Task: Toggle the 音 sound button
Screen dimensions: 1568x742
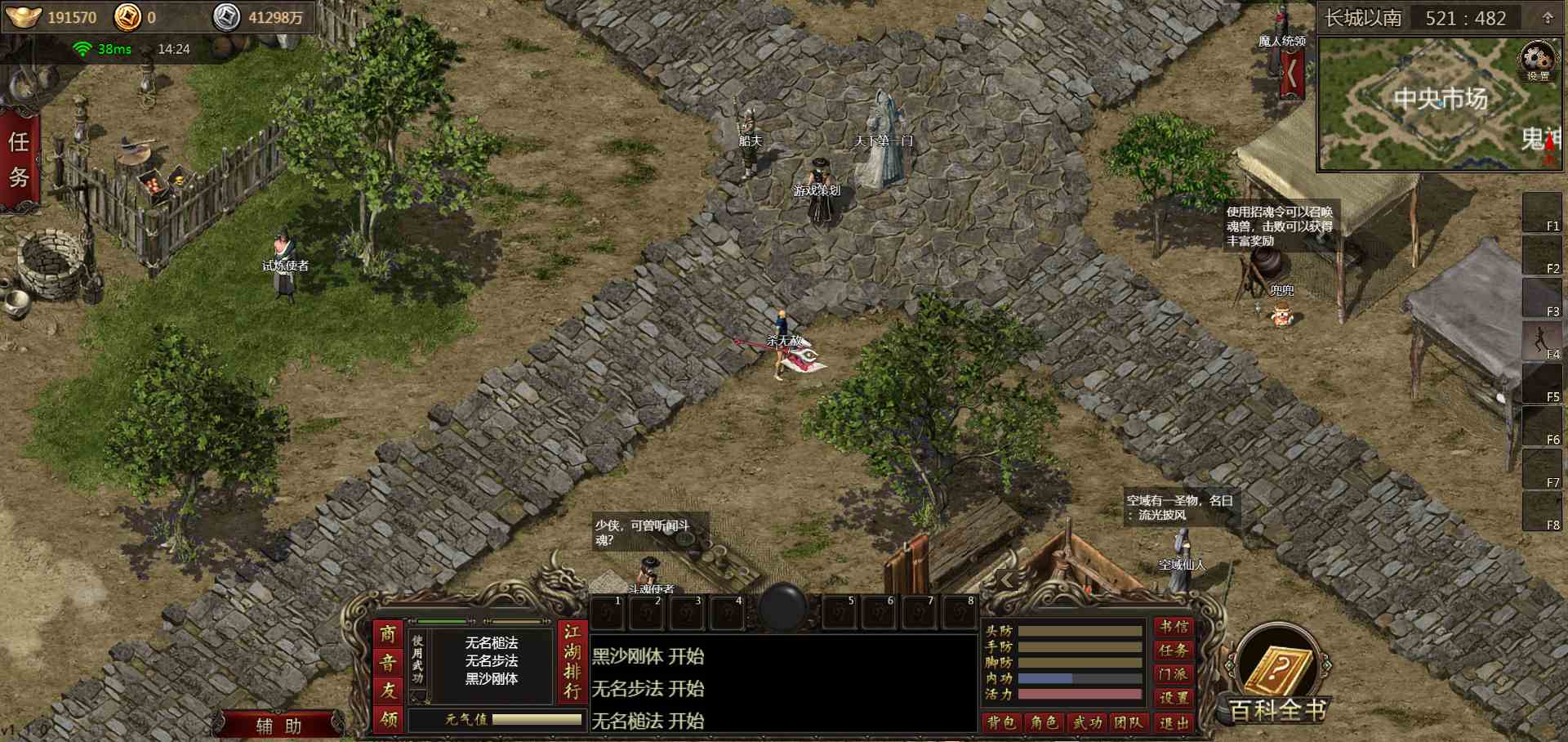Action: [x=388, y=663]
